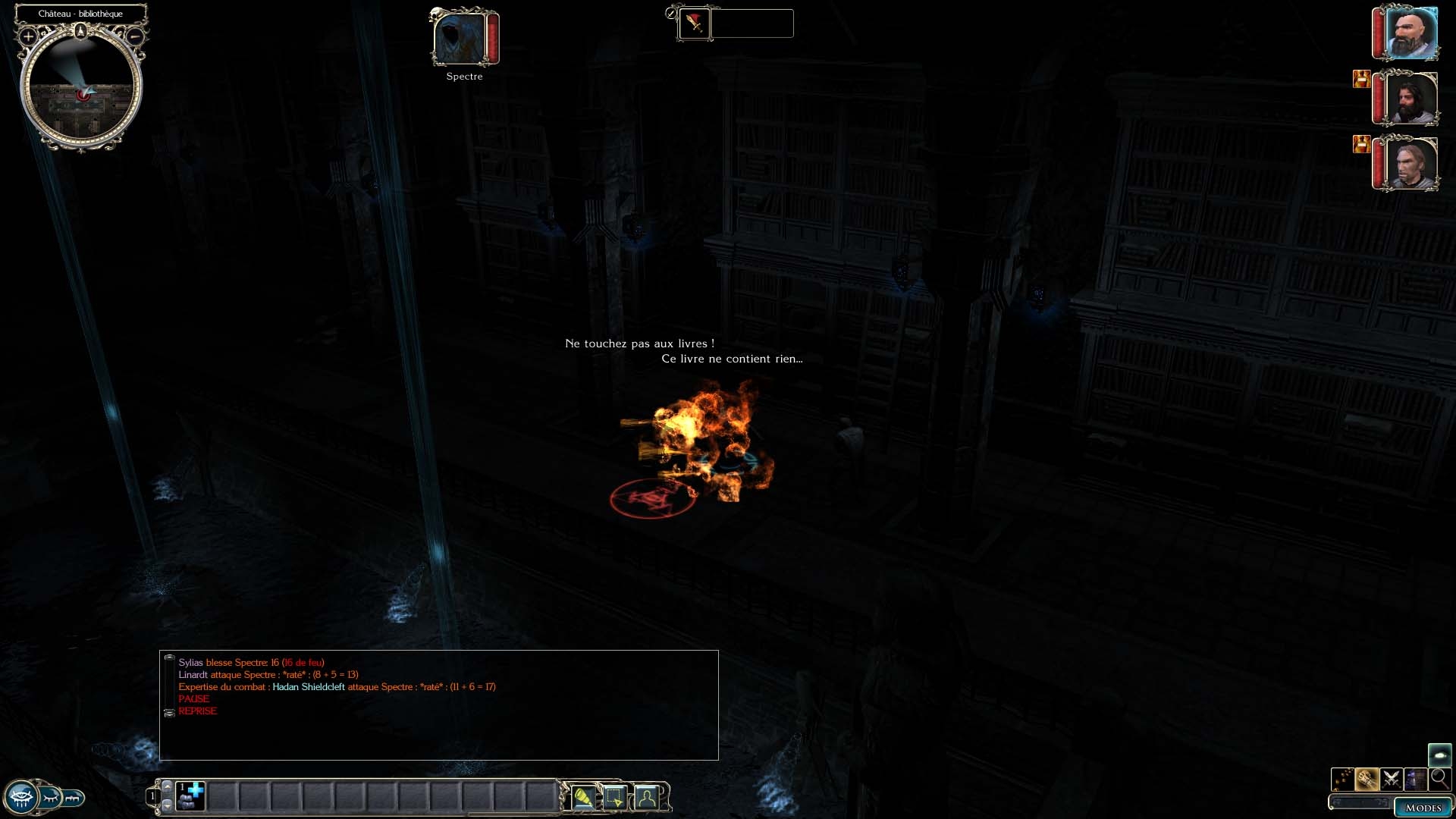1456x819 pixels.
Task: Toggle the crossed swords combat mode
Action: [x=1391, y=779]
